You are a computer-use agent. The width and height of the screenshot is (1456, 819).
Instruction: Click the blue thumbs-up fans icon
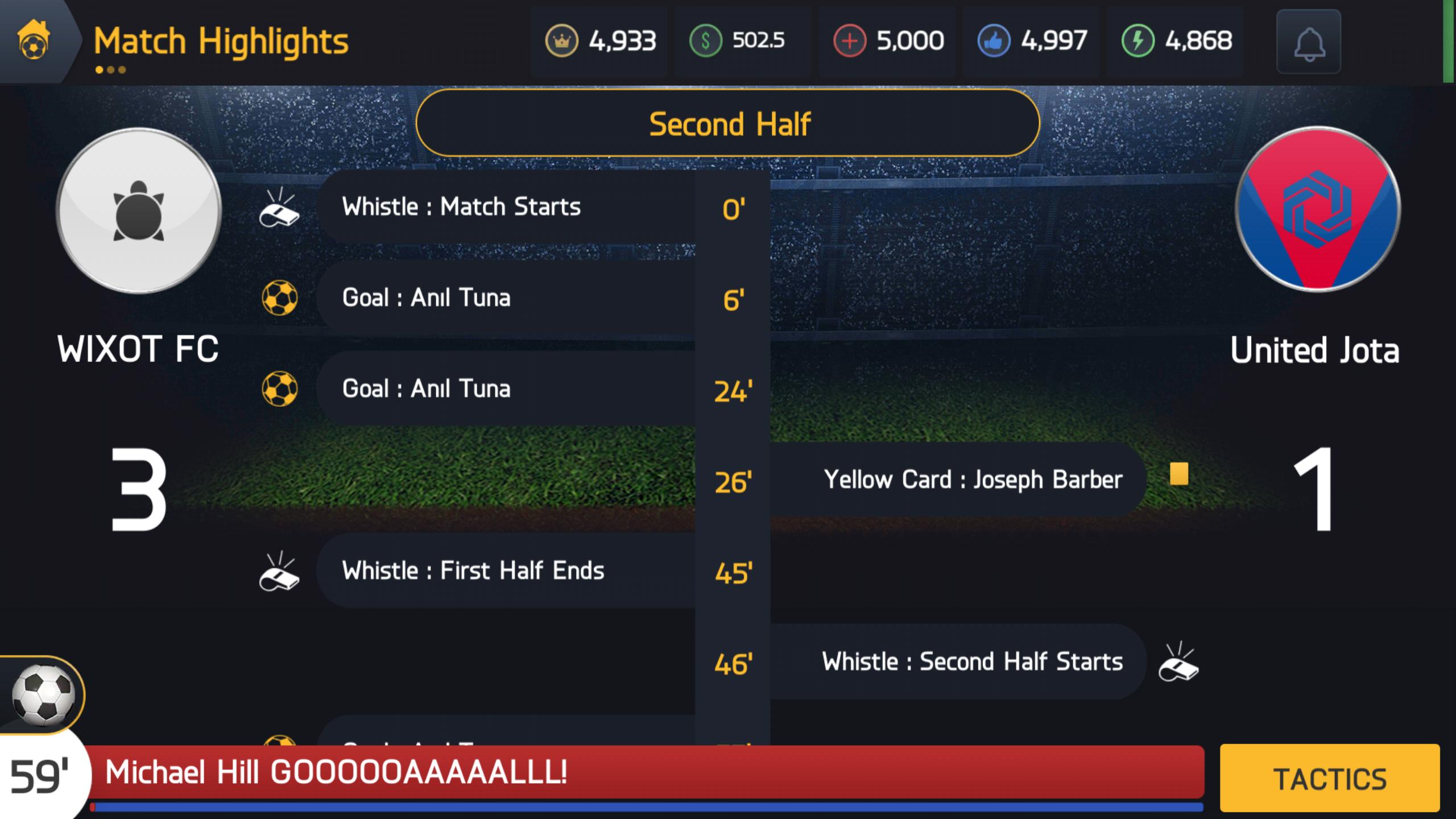coord(995,40)
